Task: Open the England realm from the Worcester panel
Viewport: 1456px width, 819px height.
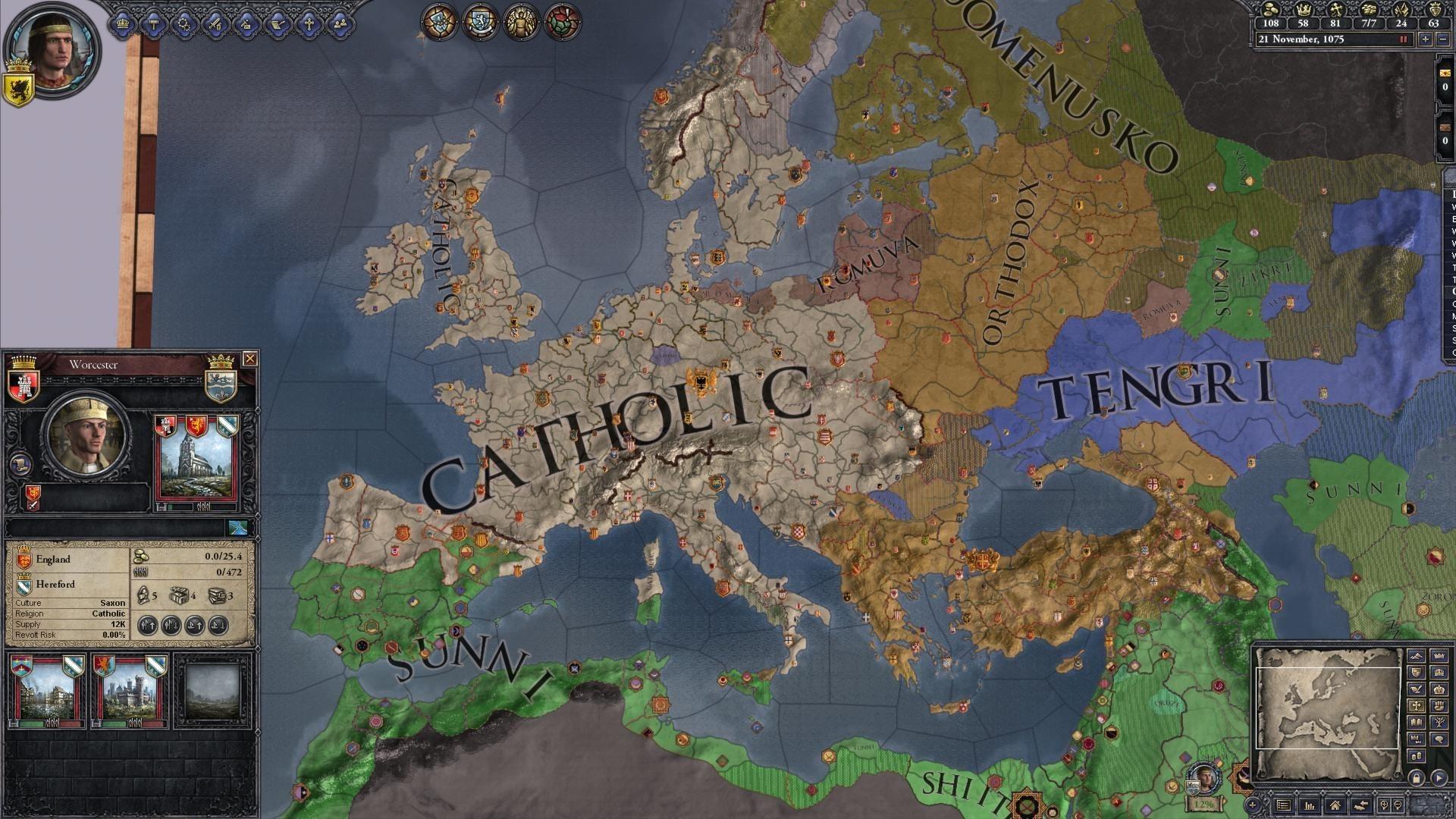Action: coord(53,559)
